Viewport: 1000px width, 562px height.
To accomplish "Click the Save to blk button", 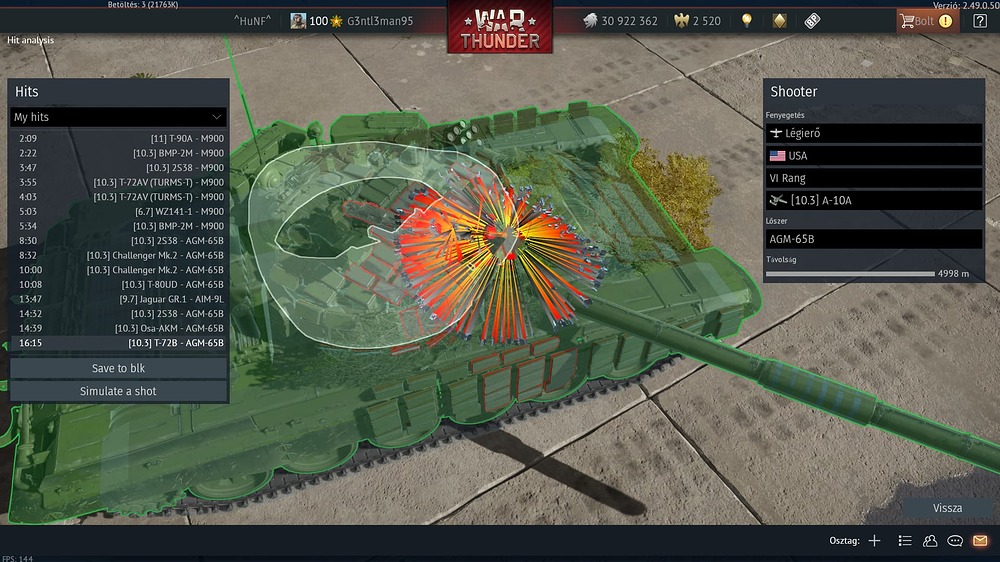I will click(118, 368).
